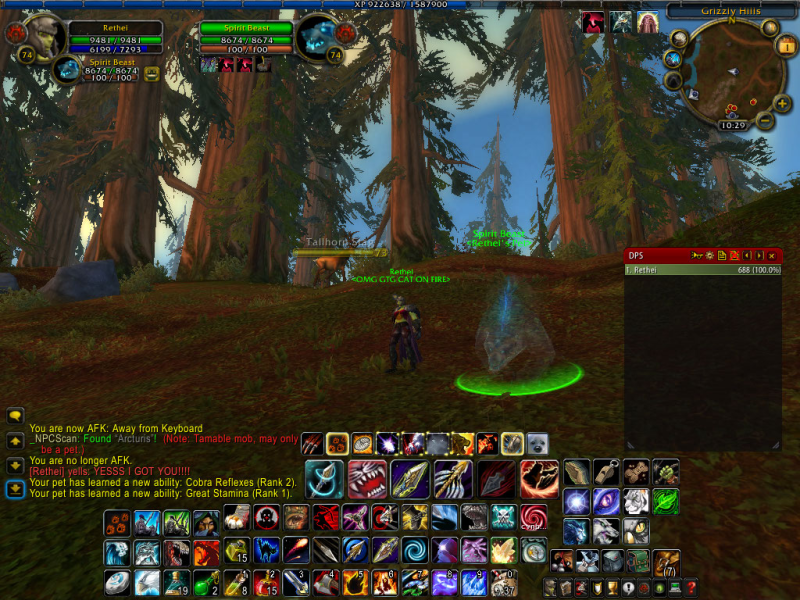Click the red question mark help button
The image size is (800, 600).
point(690,586)
